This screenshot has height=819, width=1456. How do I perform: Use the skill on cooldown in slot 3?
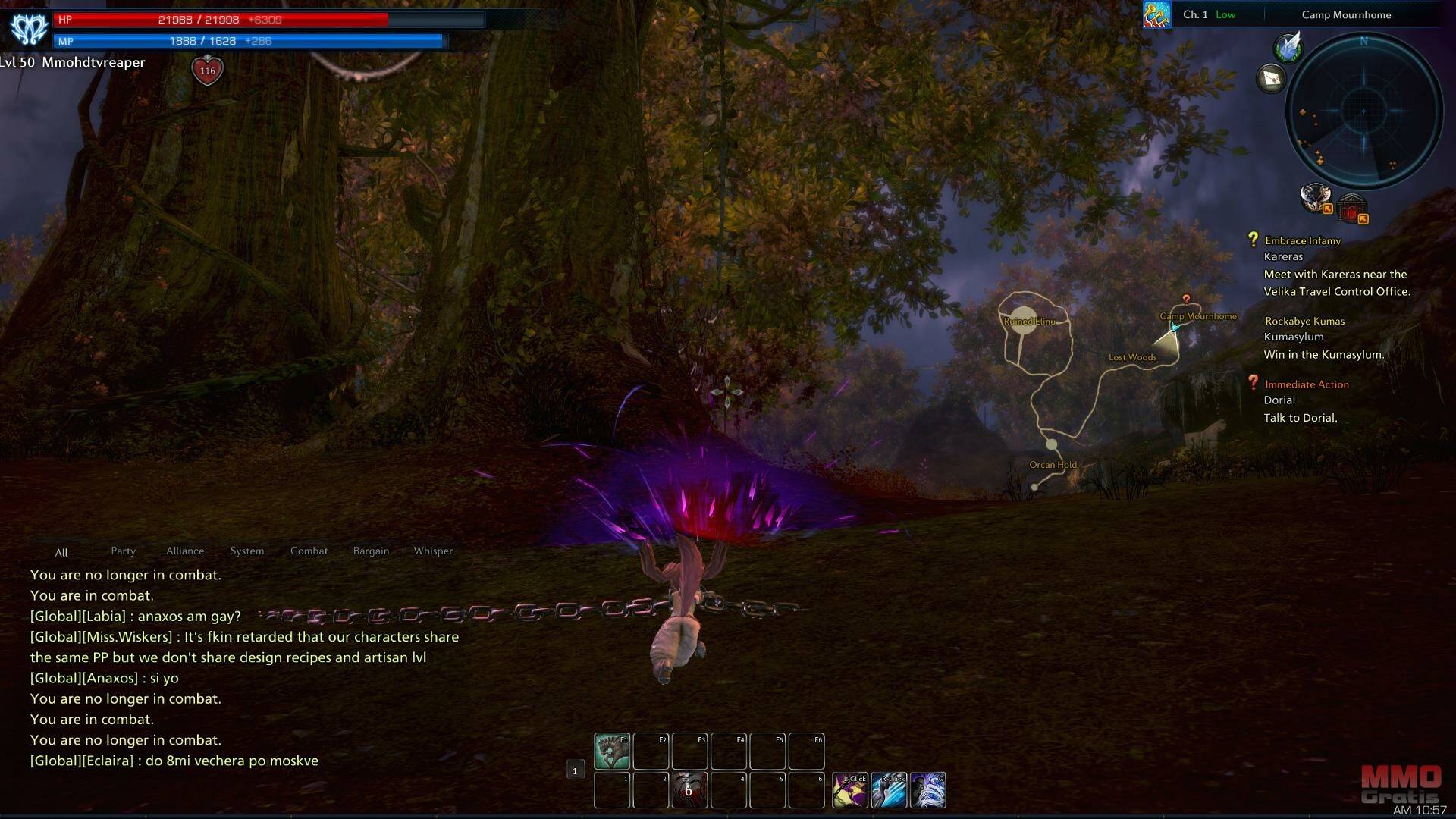pos(689,789)
